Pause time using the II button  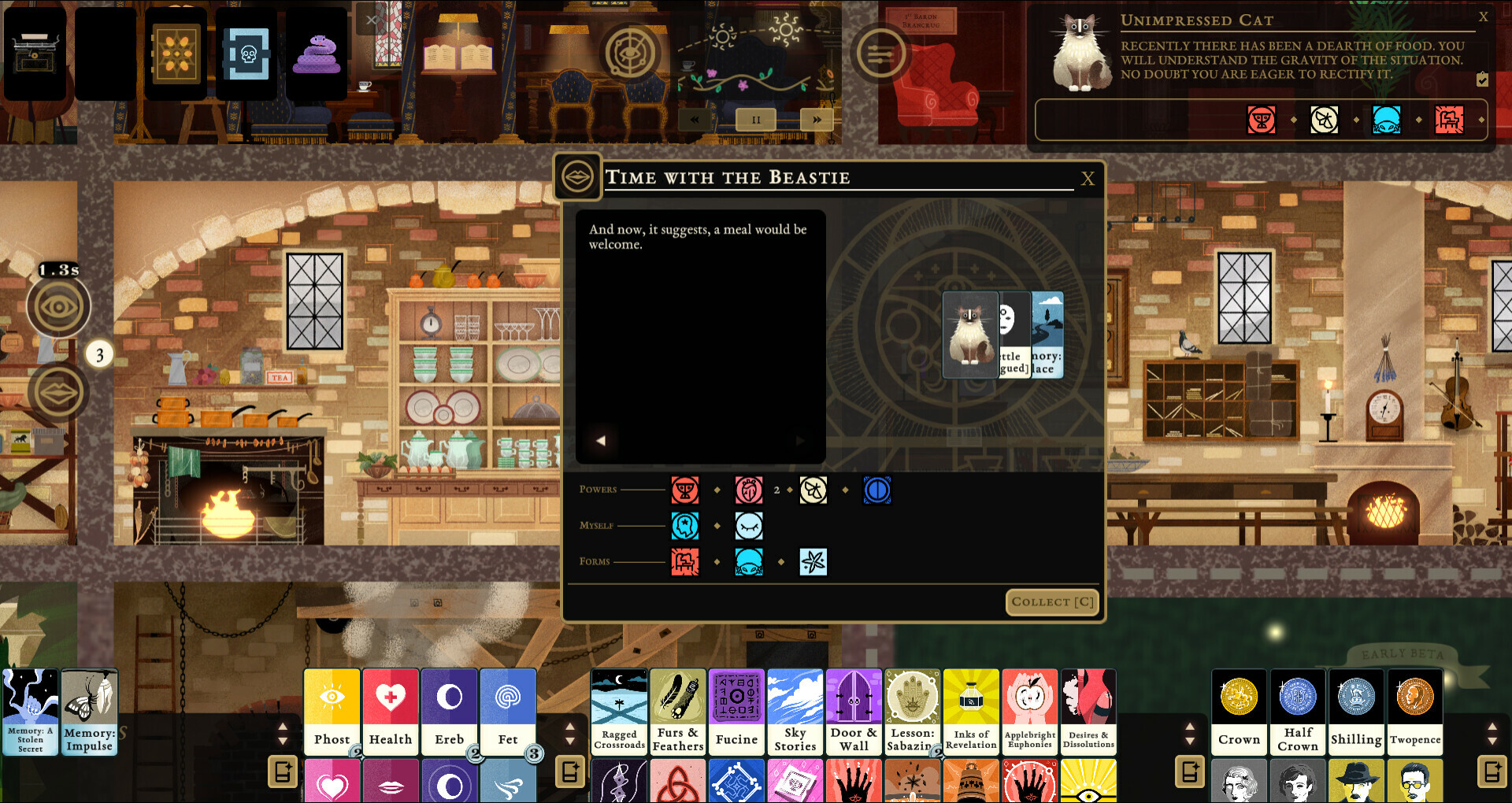(755, 119)
